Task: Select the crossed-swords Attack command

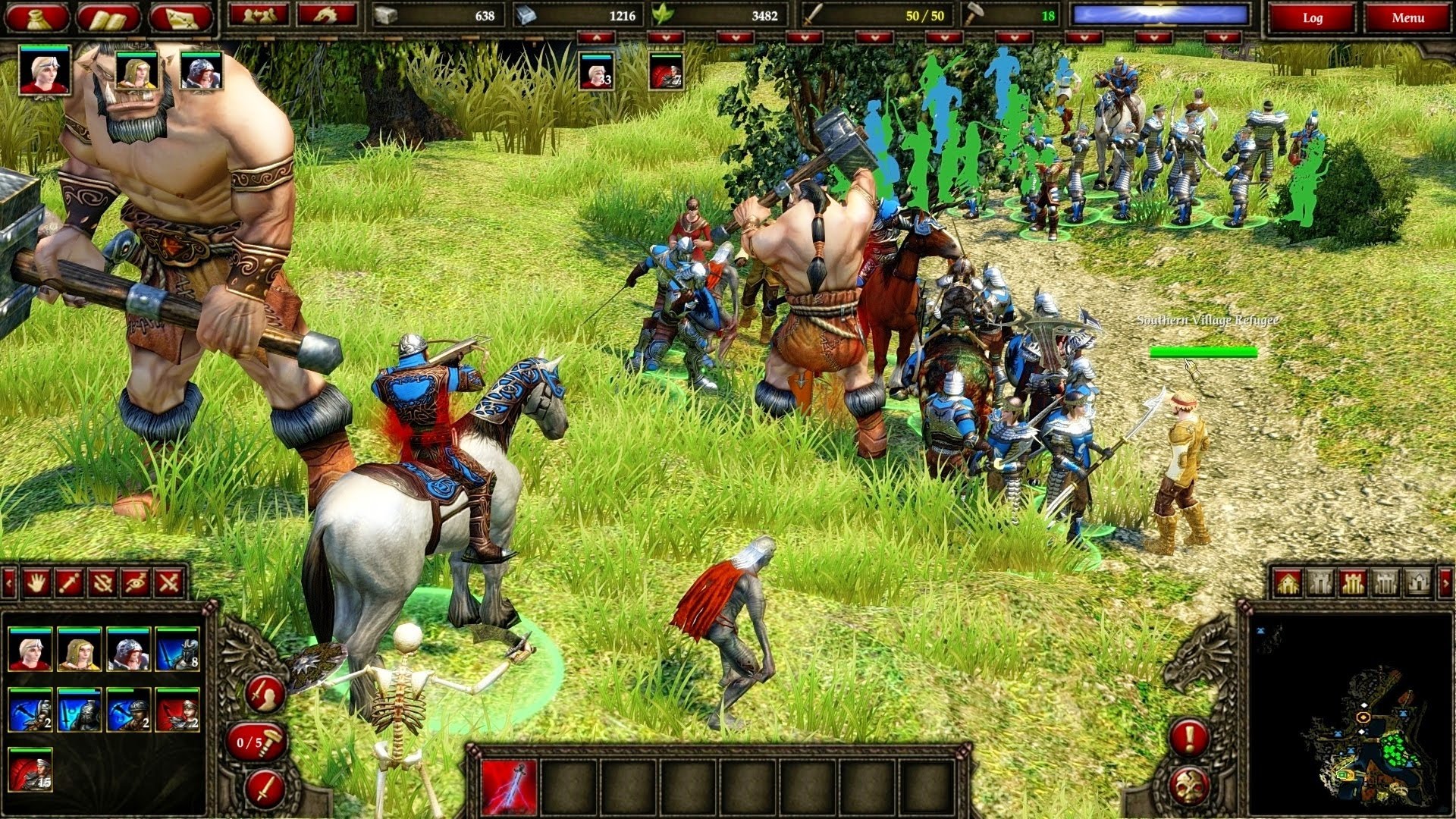Action: pyautogui.click(x=167, y=582)
